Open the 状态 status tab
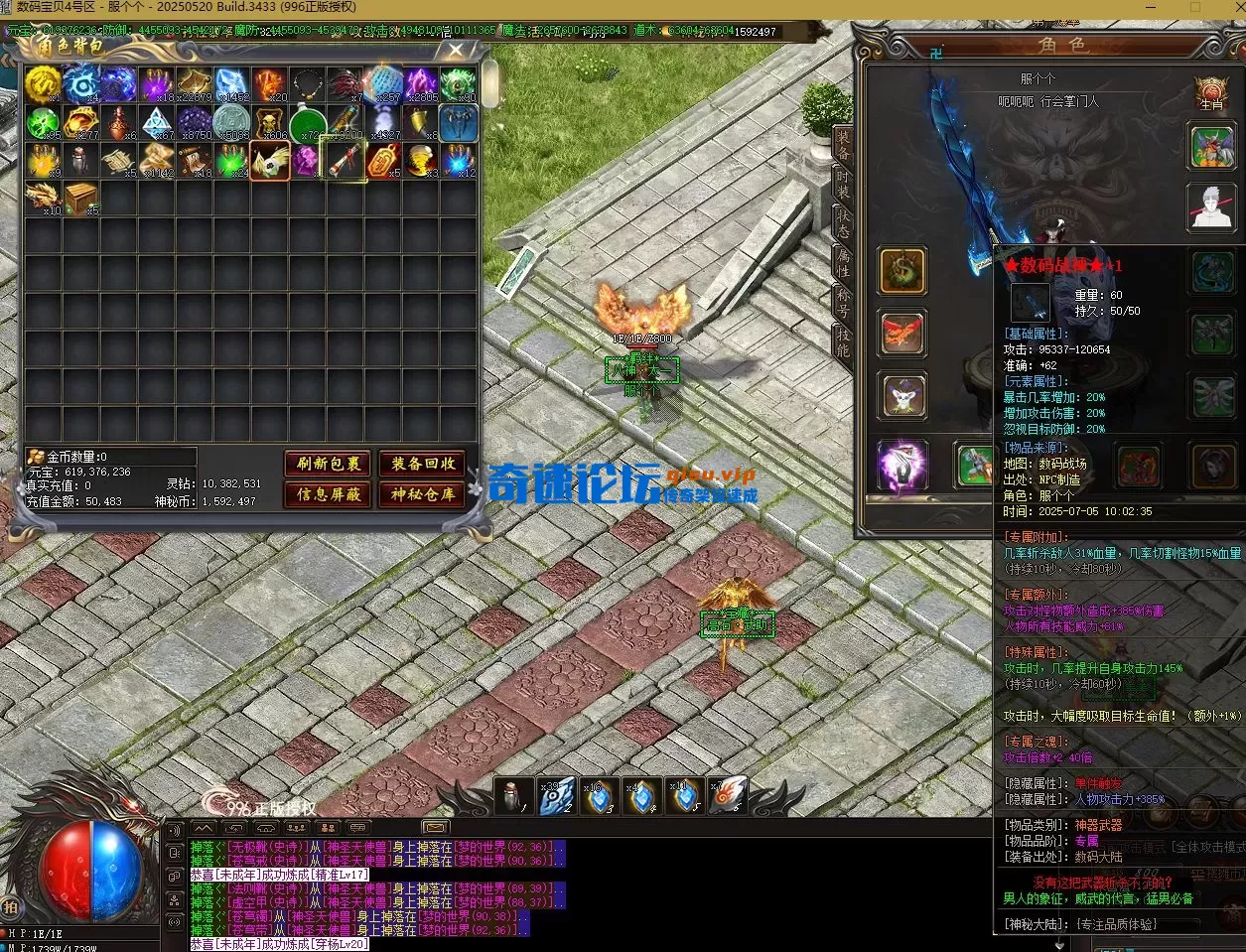The image size is (1246, 952). [842, 223]
